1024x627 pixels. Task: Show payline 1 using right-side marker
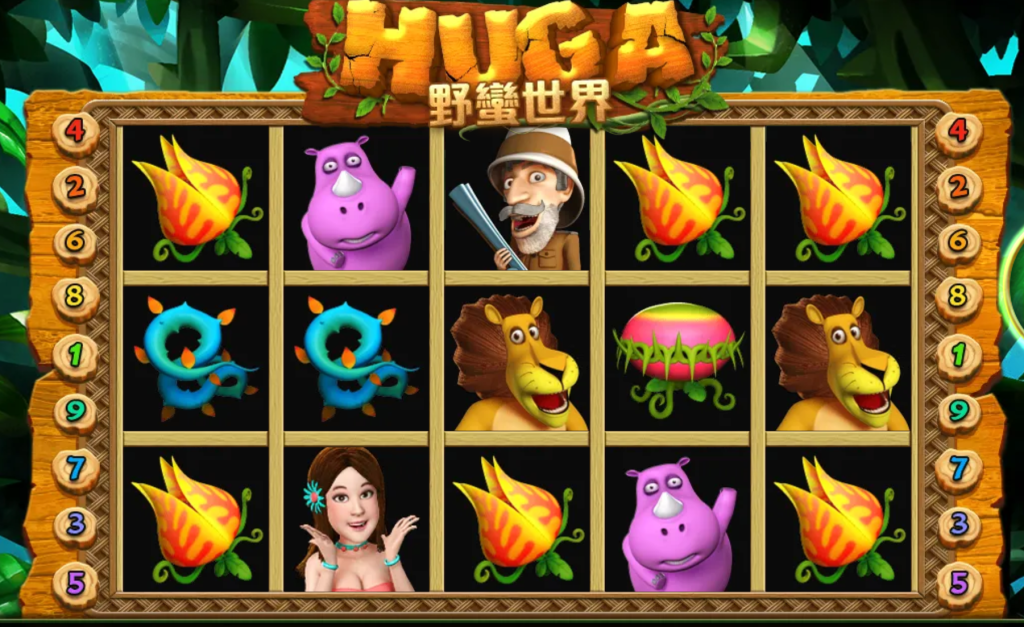959,355
